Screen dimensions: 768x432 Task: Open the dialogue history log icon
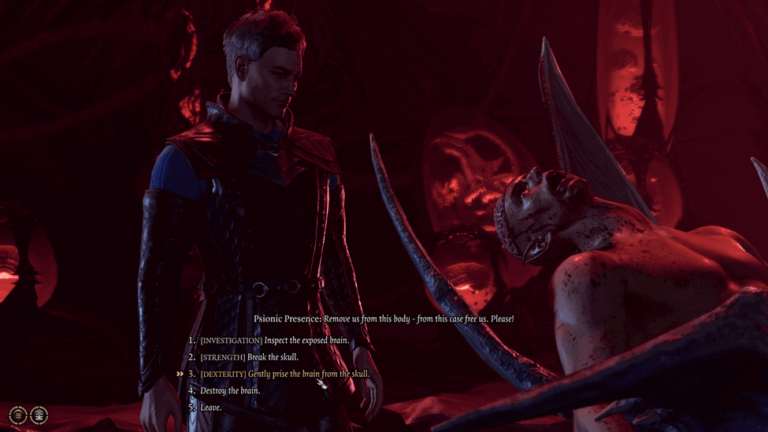pos(18,414)
